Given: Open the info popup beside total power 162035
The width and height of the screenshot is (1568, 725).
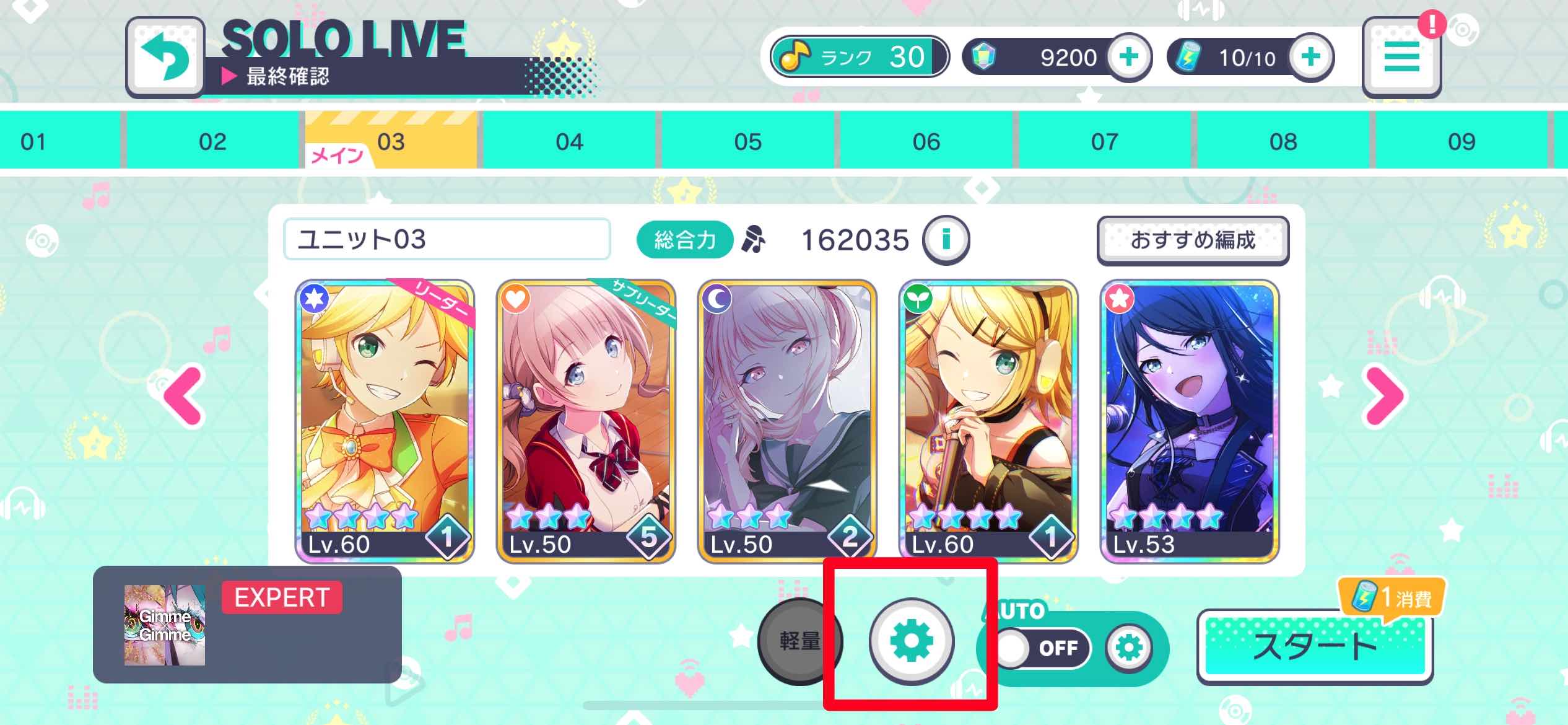Looking at the screenshot, I should pos(946,240).
